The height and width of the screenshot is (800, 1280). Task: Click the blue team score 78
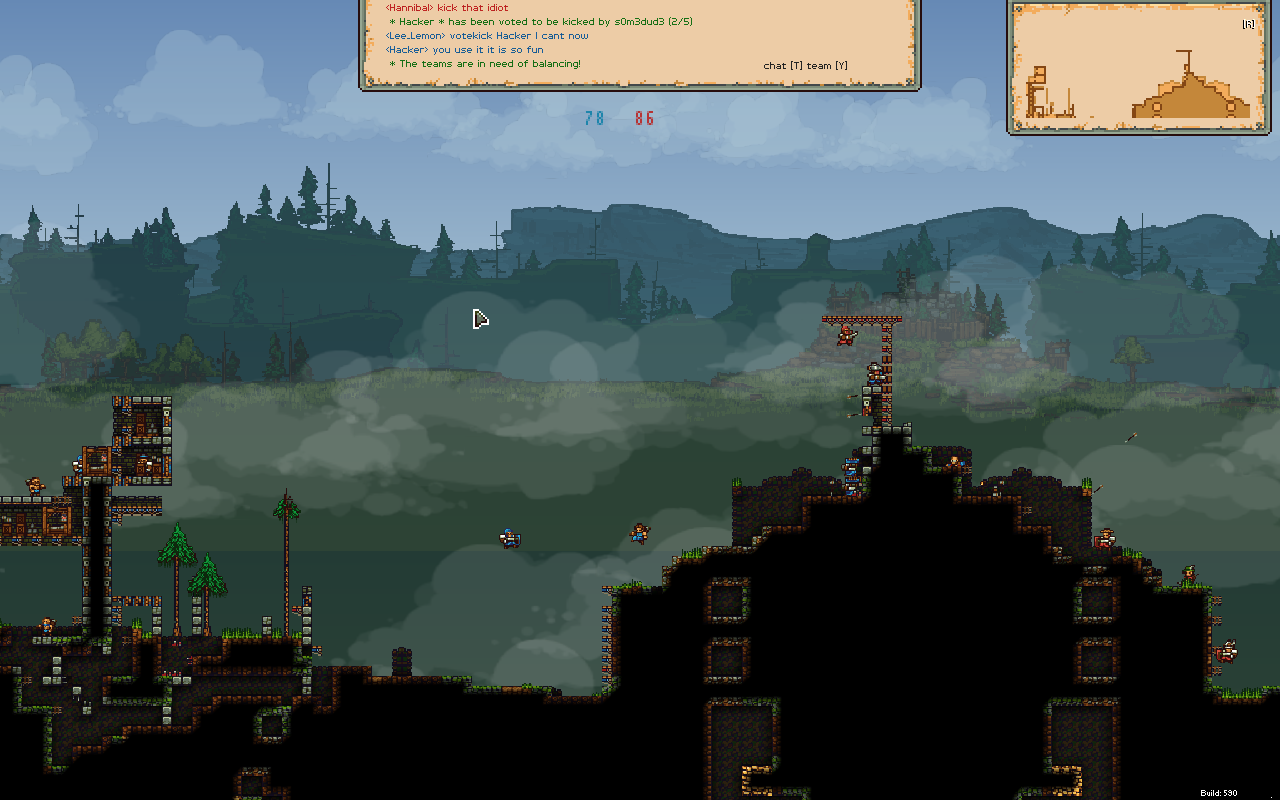point(594,117)
